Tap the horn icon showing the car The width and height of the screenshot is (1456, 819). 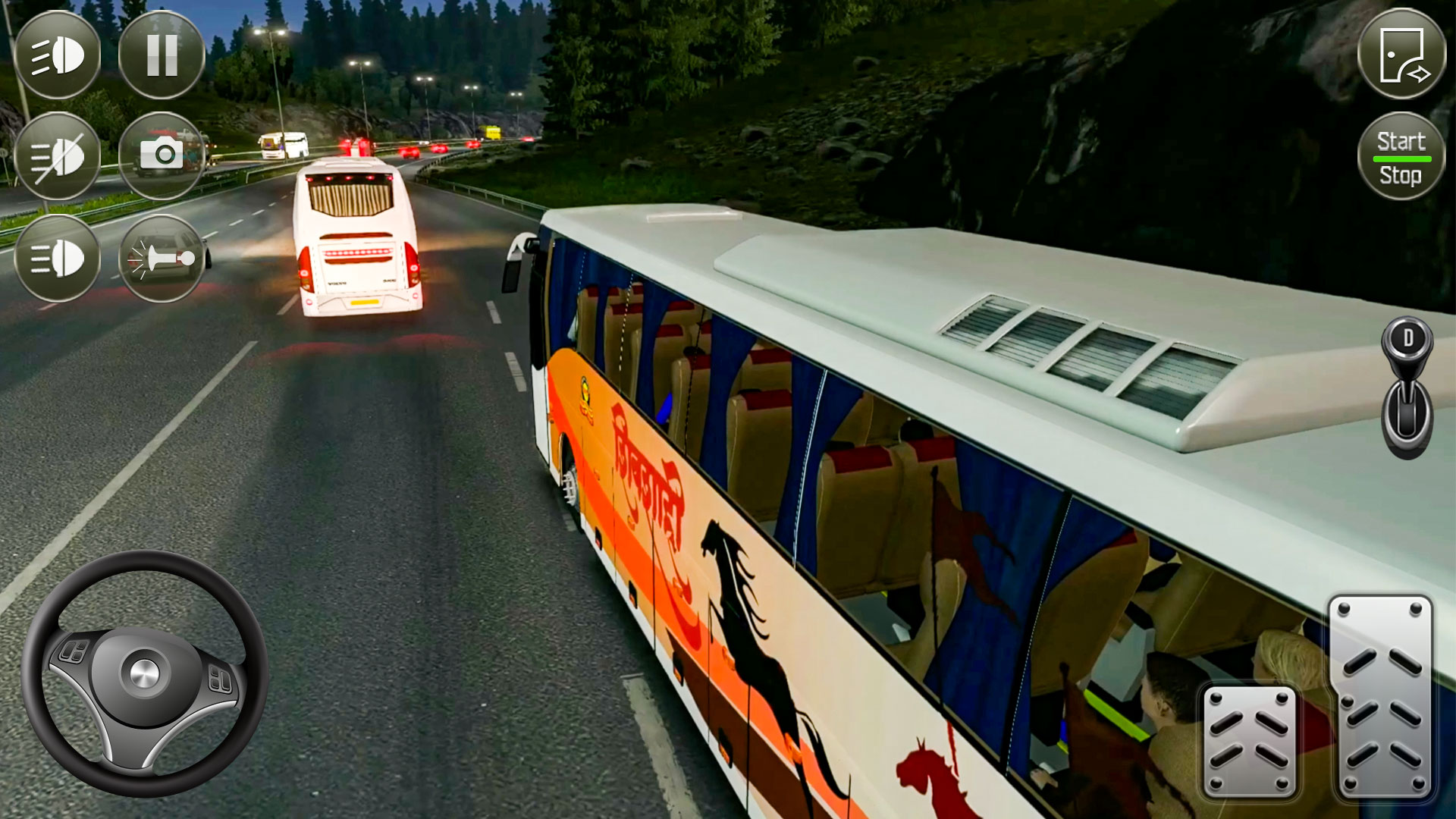tap(162, 258)
